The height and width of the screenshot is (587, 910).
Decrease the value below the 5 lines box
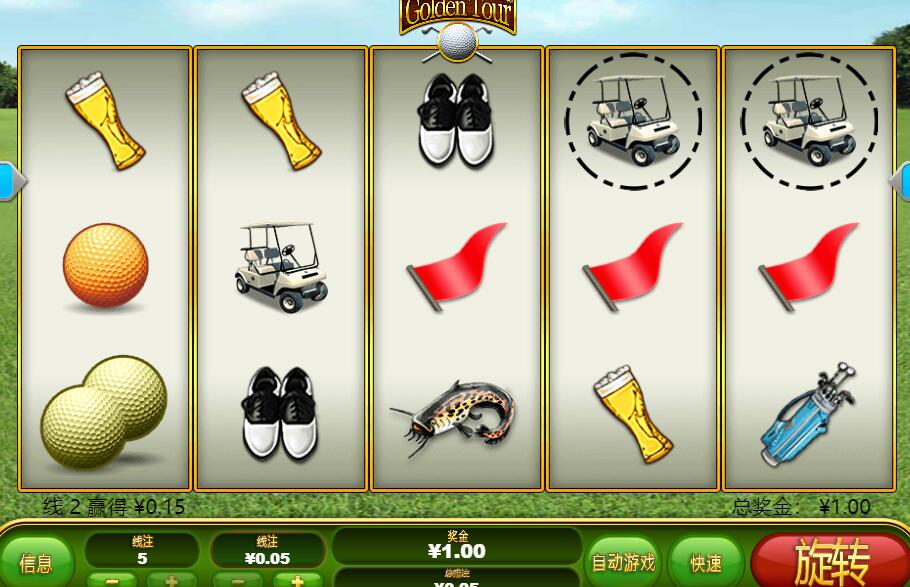[112, 580]
